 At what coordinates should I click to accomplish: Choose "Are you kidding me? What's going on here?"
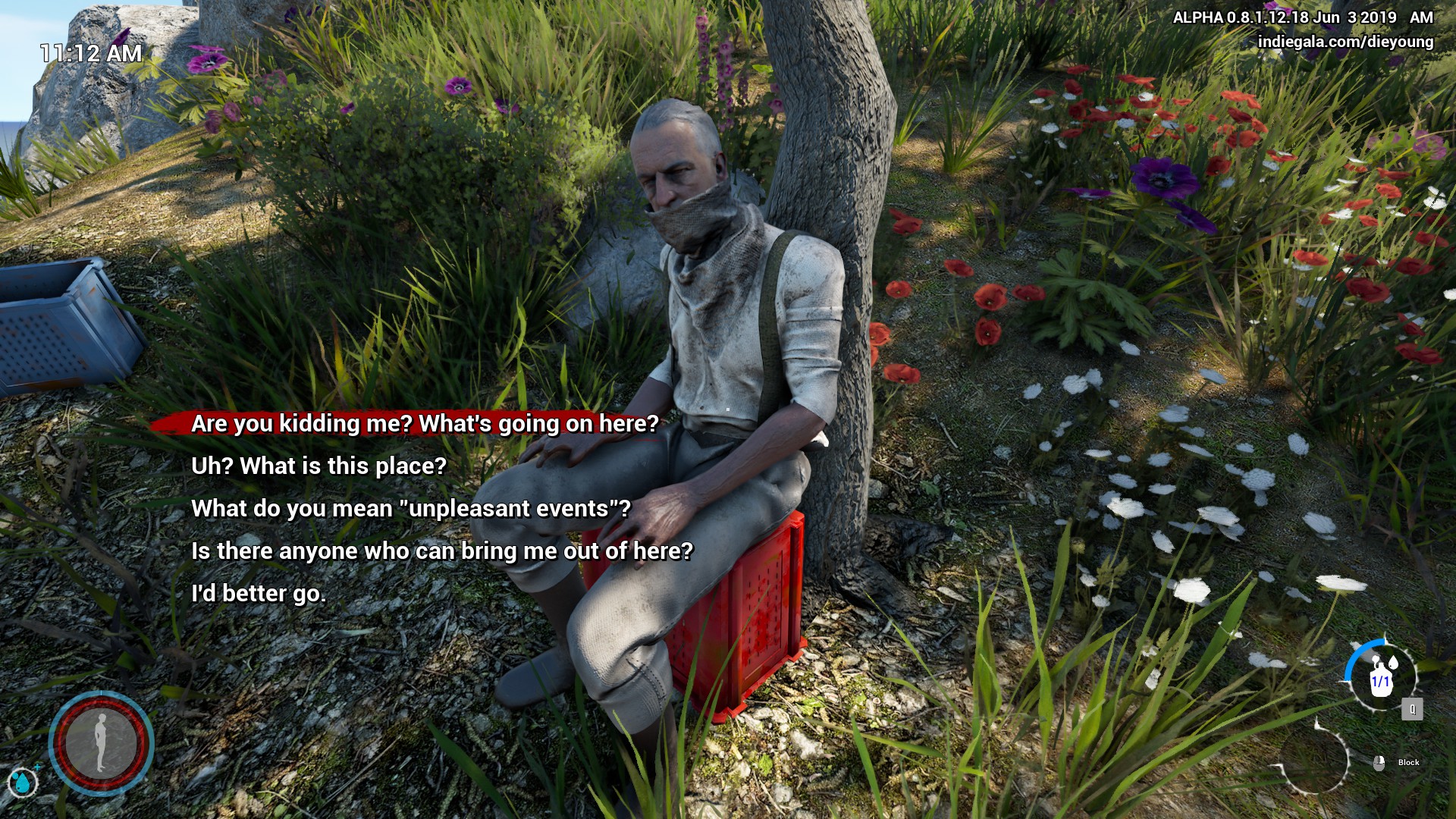pos(425,423)
